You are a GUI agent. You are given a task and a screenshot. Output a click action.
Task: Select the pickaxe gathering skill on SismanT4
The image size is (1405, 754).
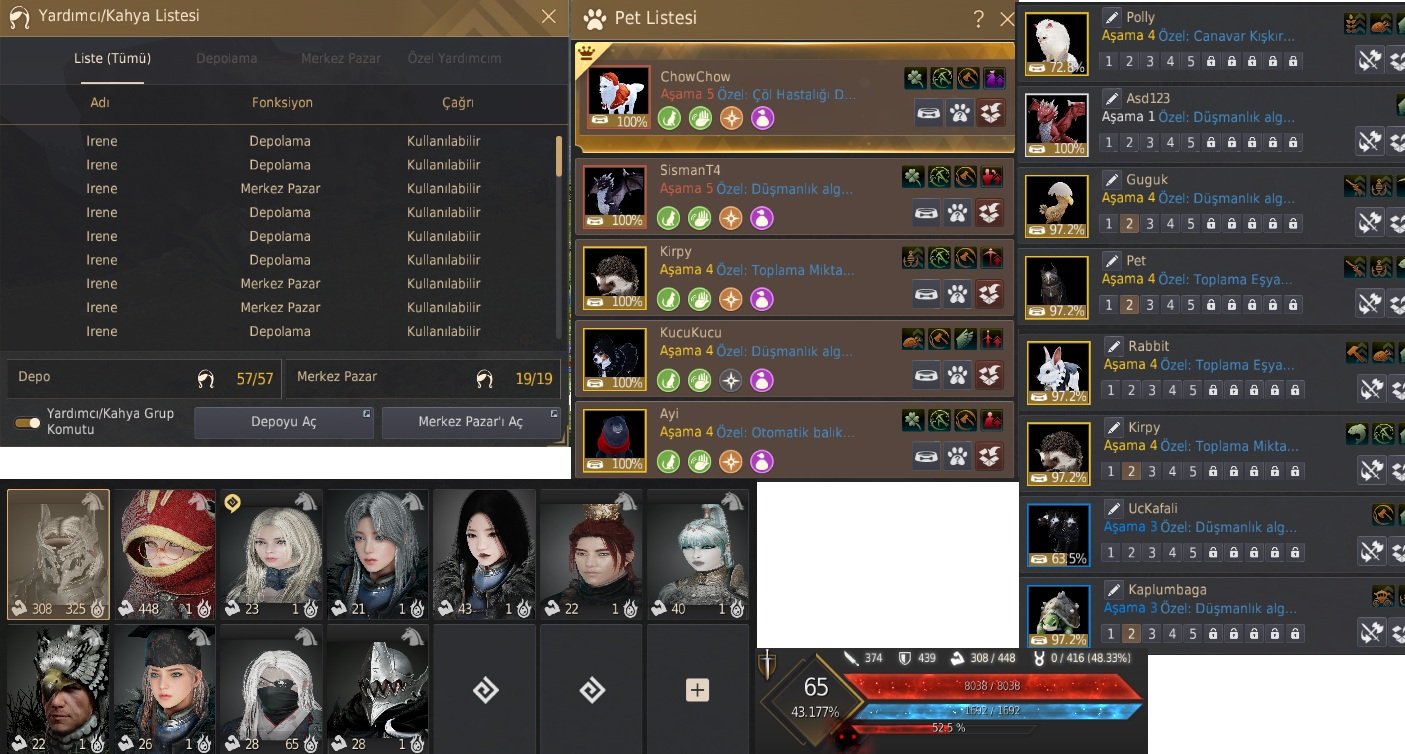pos(938,175)
